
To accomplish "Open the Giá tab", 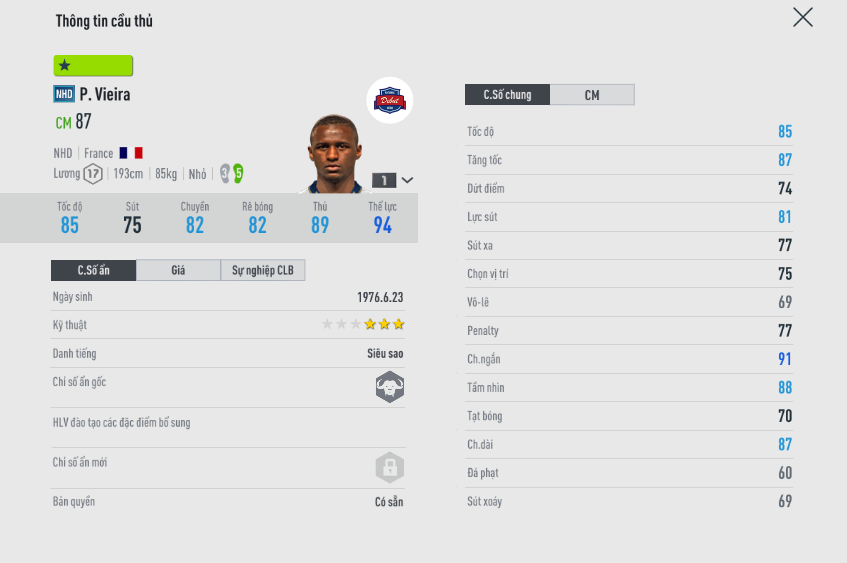I will tap(178, 270).
